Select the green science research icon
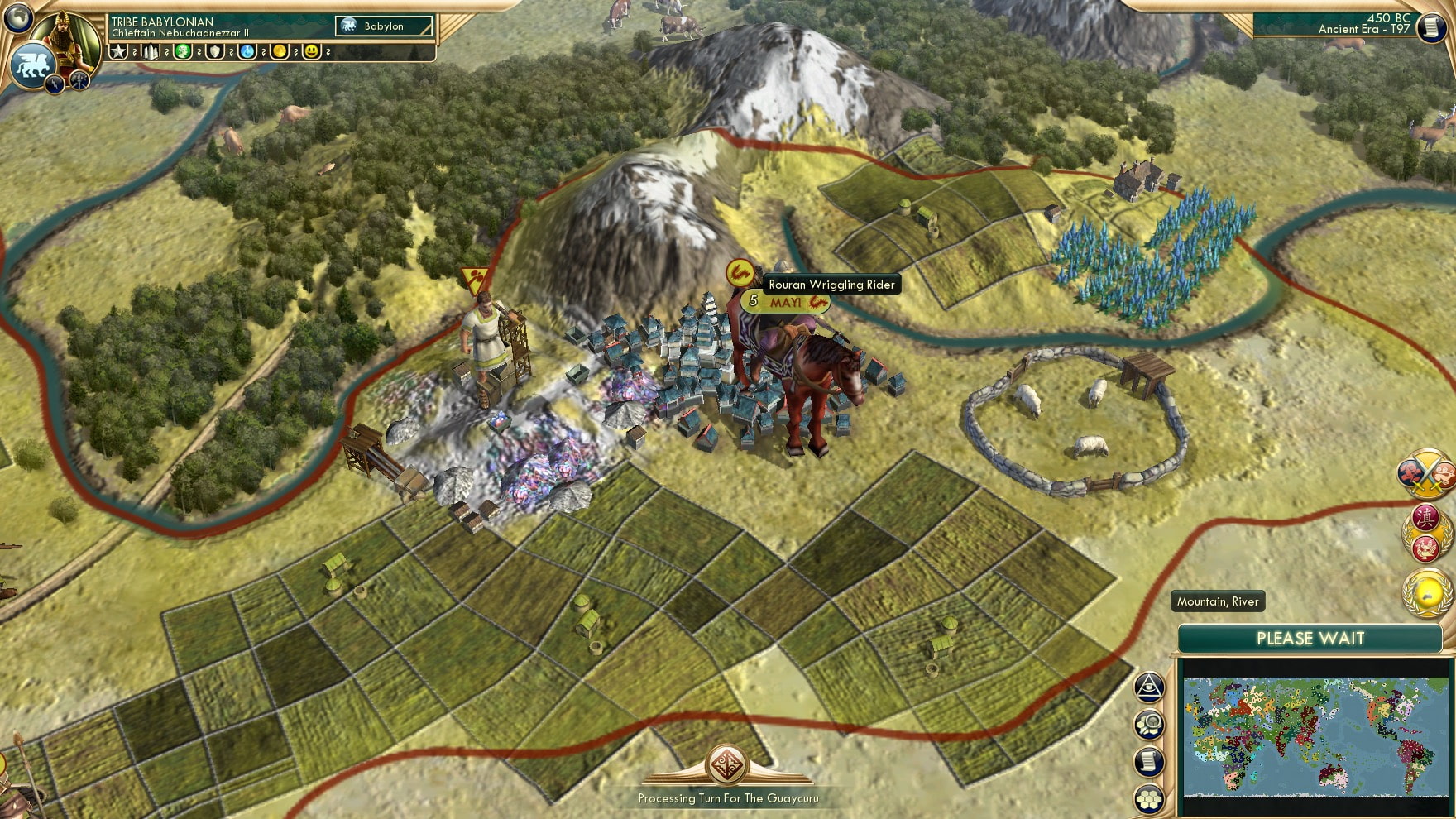The height and width of the screenshot is (819, 1456). [x=184, y=53]
